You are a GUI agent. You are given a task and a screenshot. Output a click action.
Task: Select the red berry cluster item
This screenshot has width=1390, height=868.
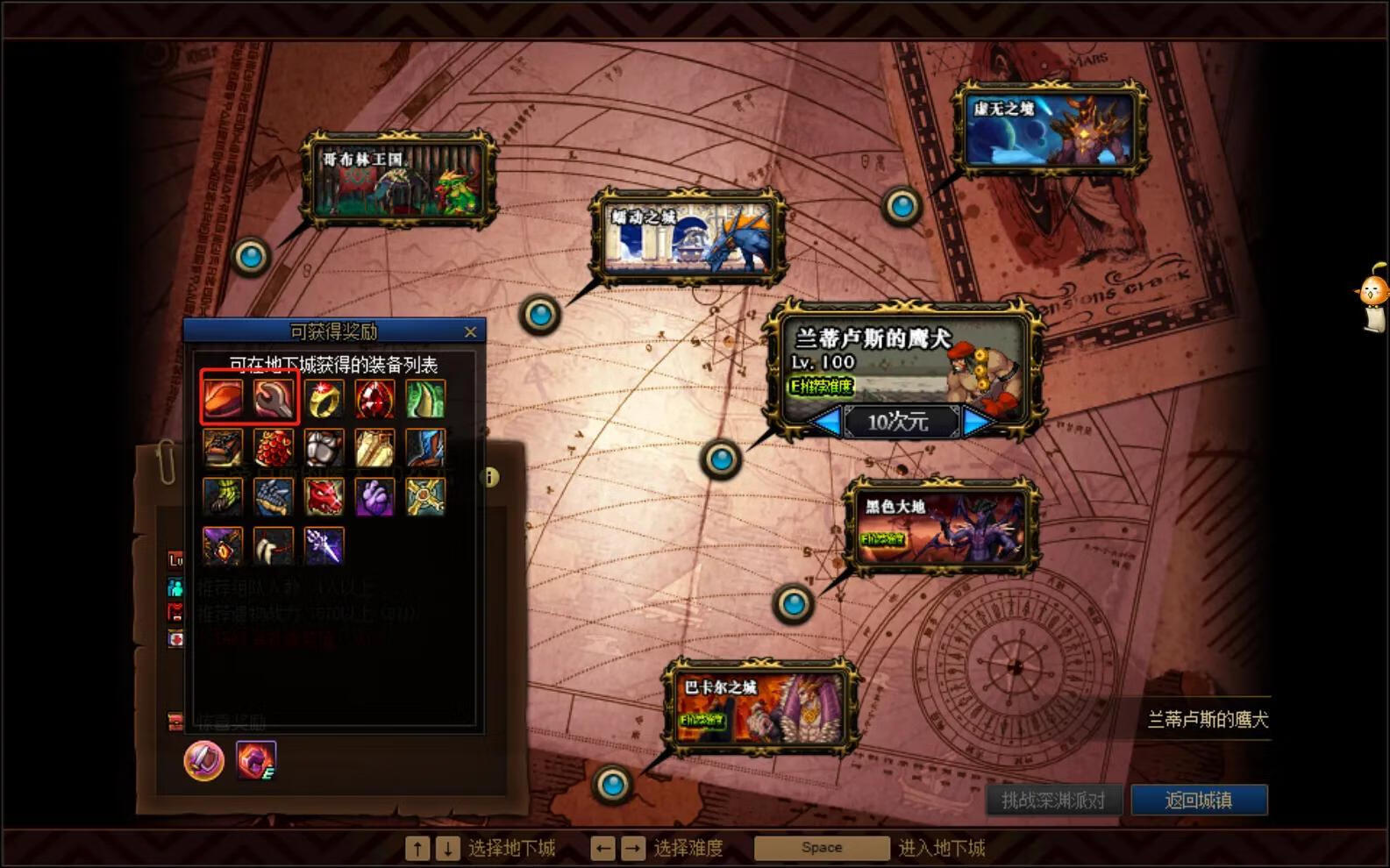tap(274, 448)
